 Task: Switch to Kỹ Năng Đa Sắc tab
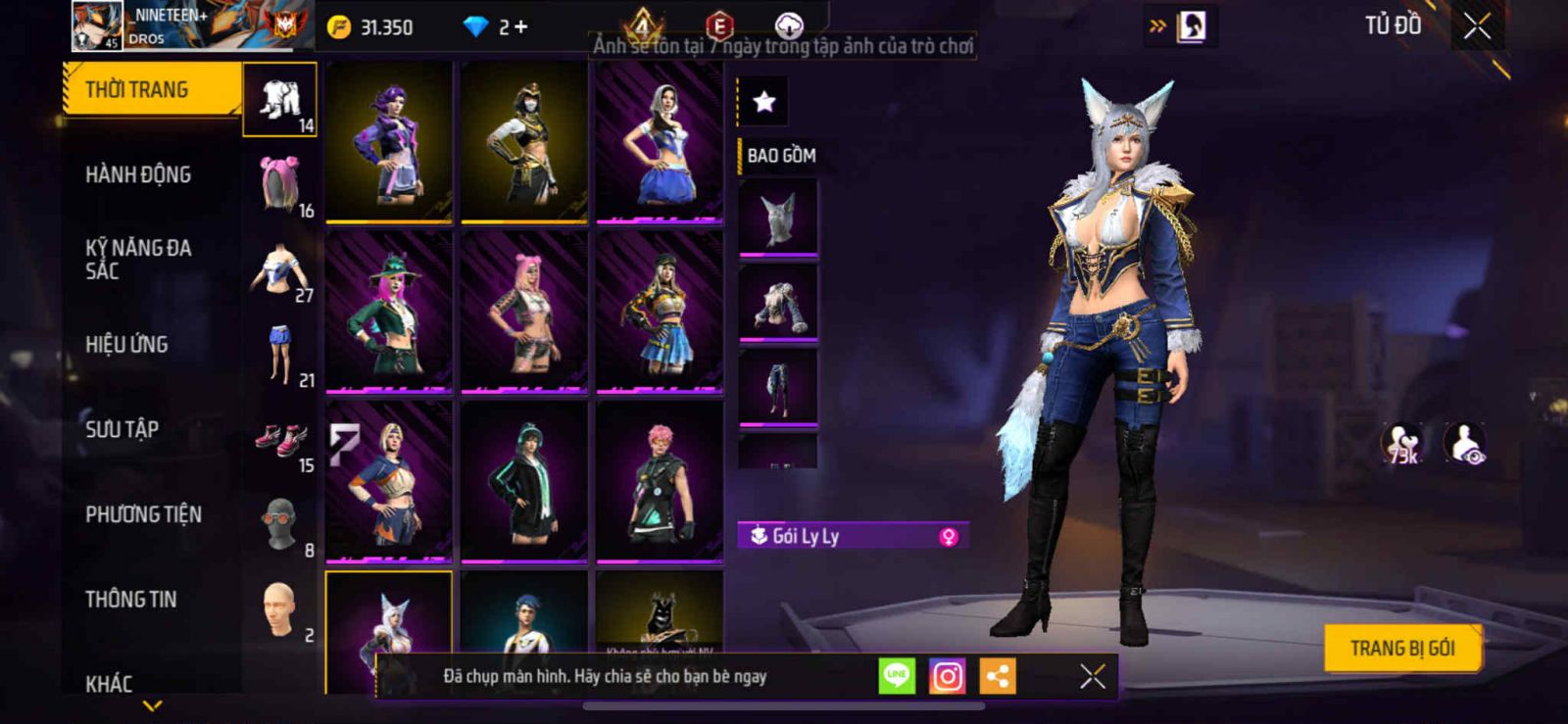click(138, 260)
